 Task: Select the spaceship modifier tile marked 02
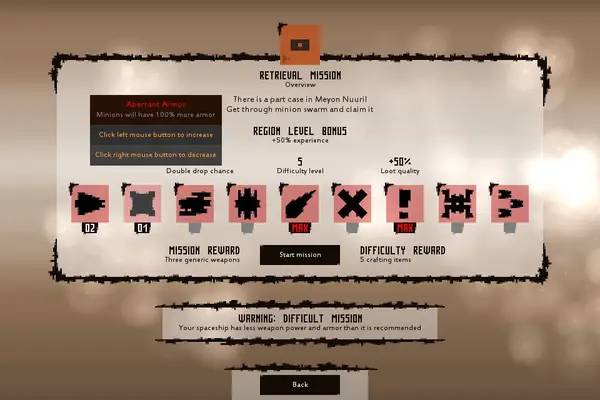[90, 203]
